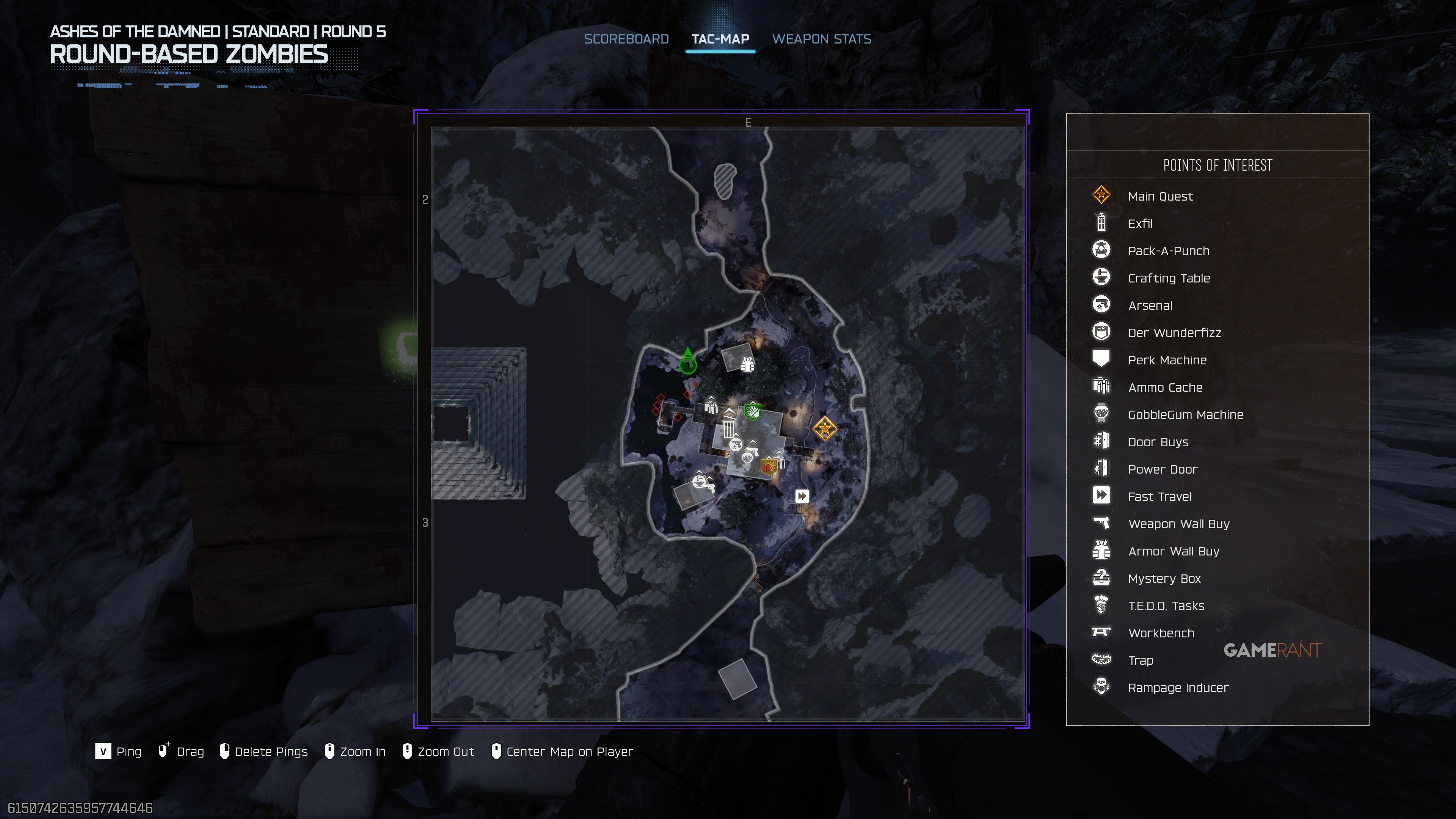
Task: Select Fast Travel in the legend list
Action: 1159,497
